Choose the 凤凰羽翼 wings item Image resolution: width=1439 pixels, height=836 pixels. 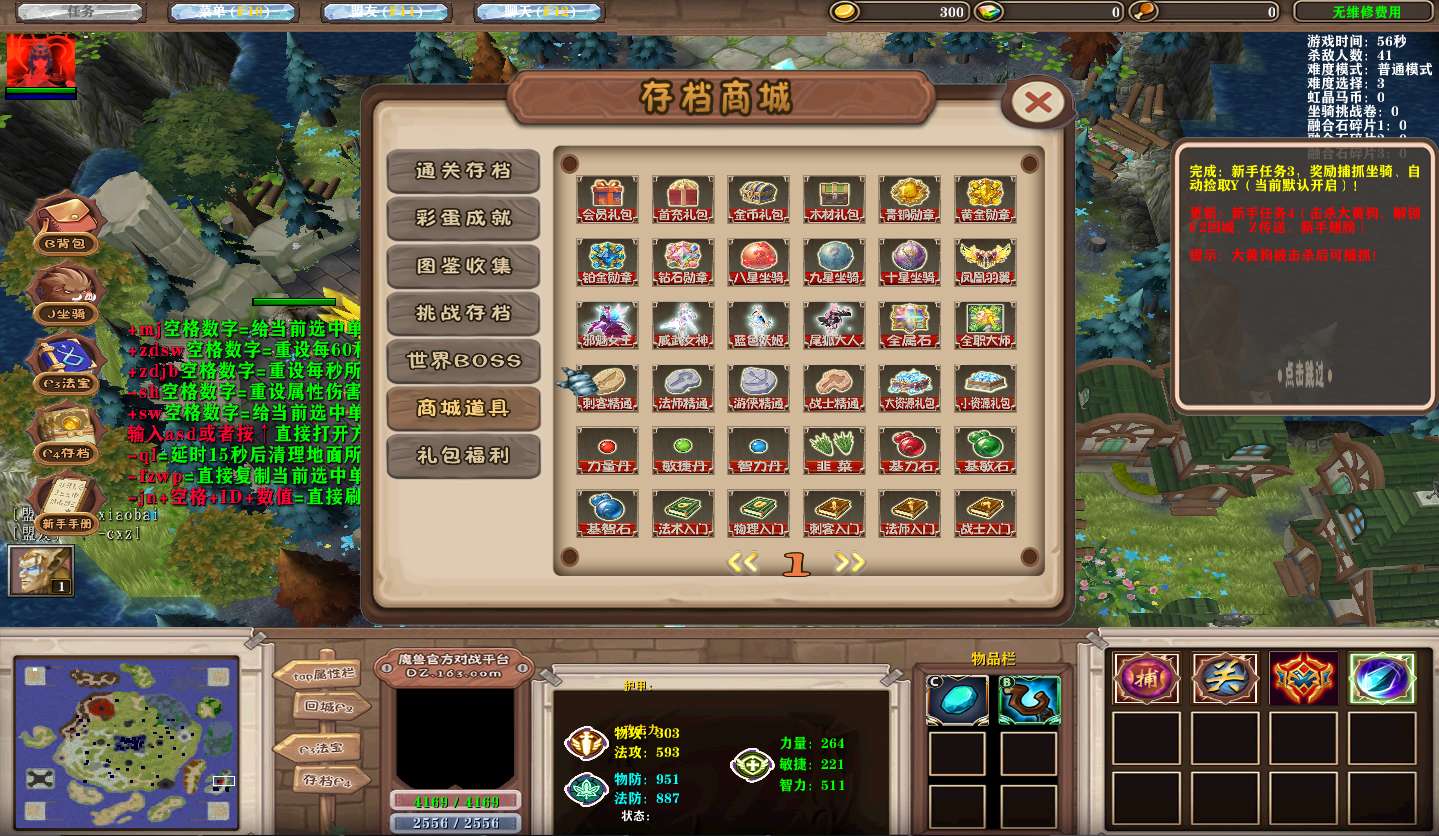pos(985,261)
